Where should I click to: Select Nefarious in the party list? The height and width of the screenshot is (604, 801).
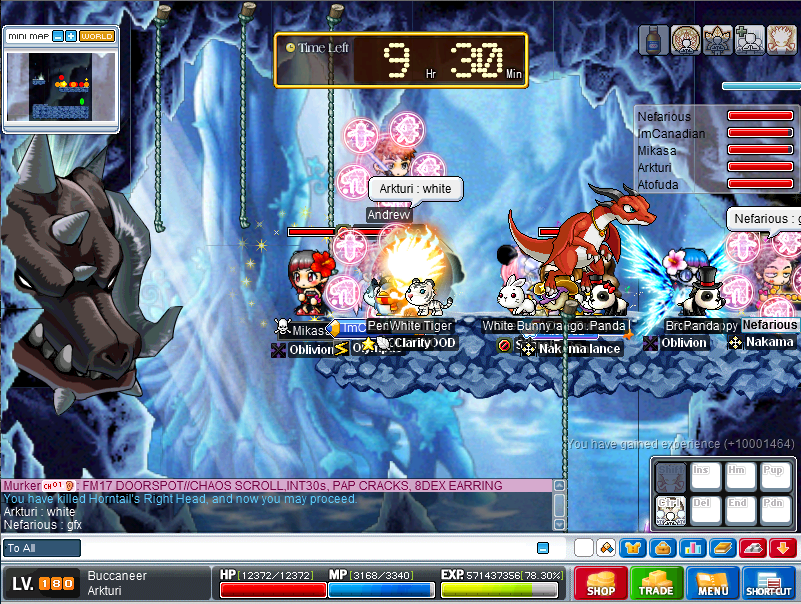click(x=663, y=117)
